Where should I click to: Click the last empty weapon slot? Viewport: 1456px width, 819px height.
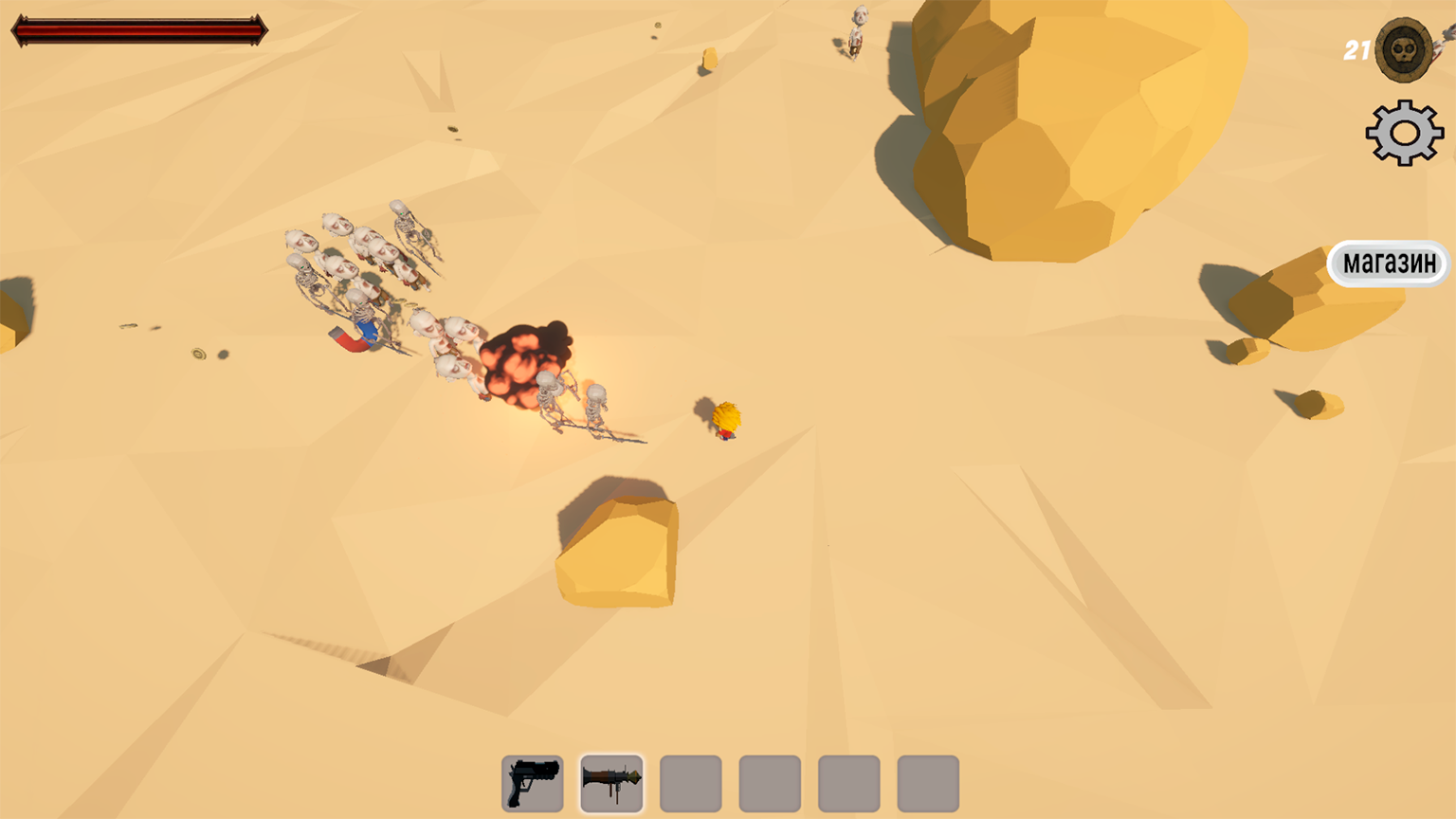tap(927, 782)
